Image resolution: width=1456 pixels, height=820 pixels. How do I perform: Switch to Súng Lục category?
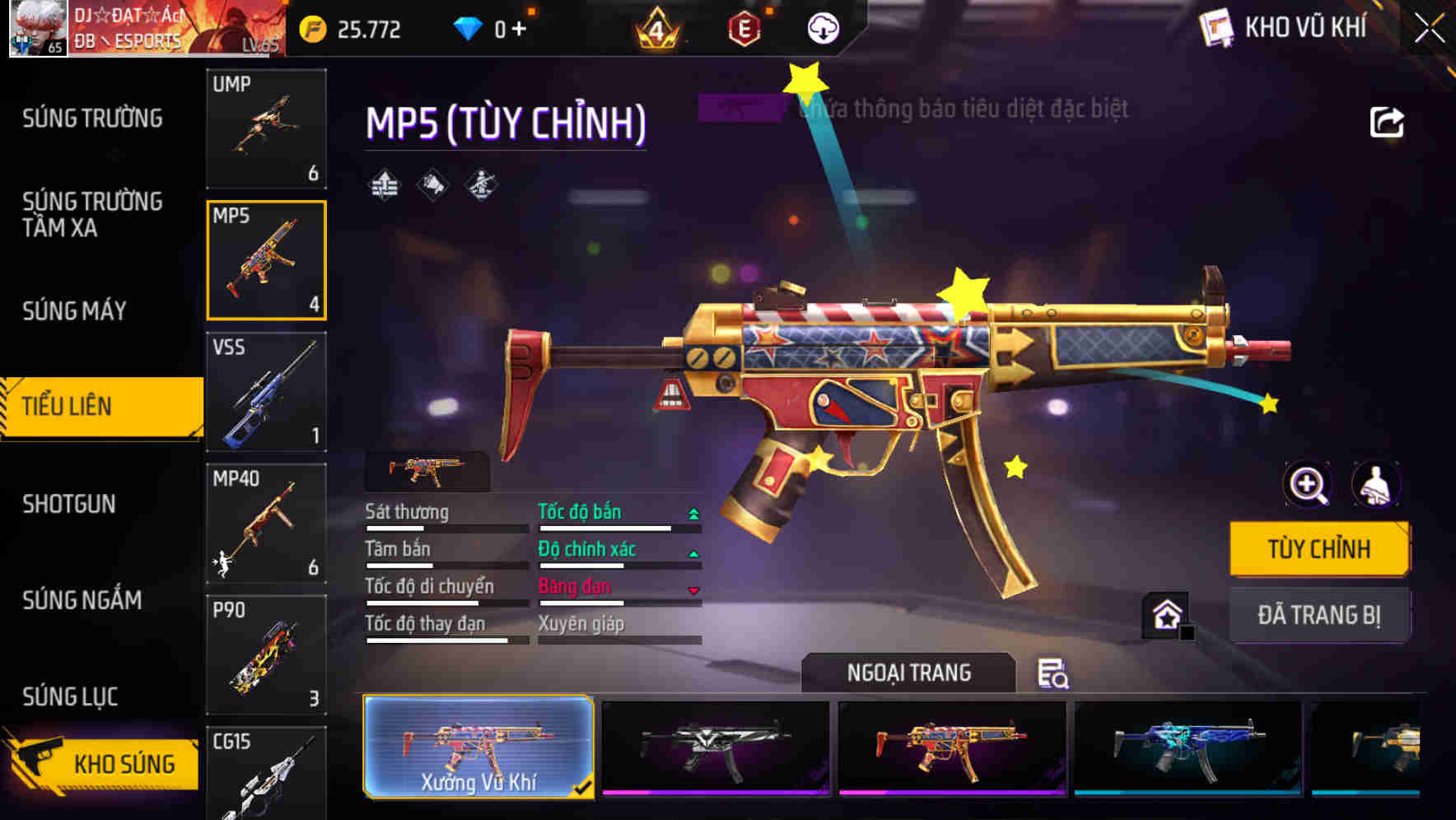click(70, 697)
